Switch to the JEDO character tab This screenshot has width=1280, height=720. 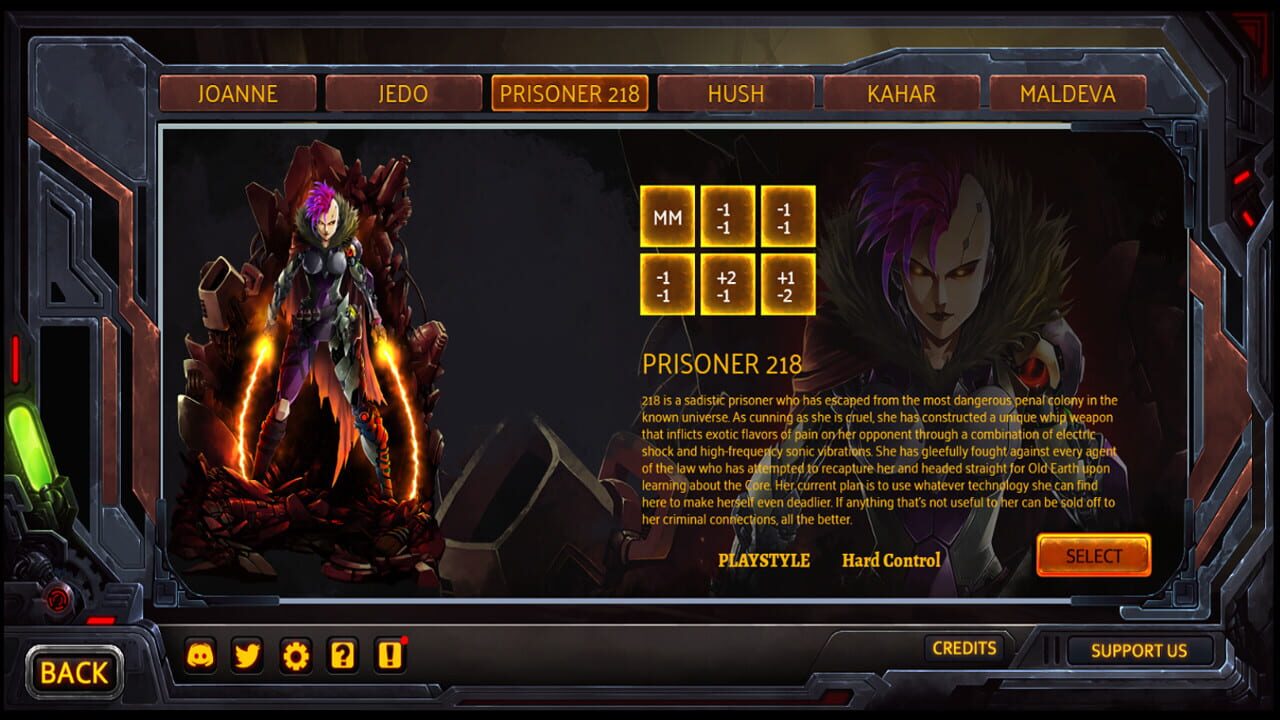coord(404,93)
